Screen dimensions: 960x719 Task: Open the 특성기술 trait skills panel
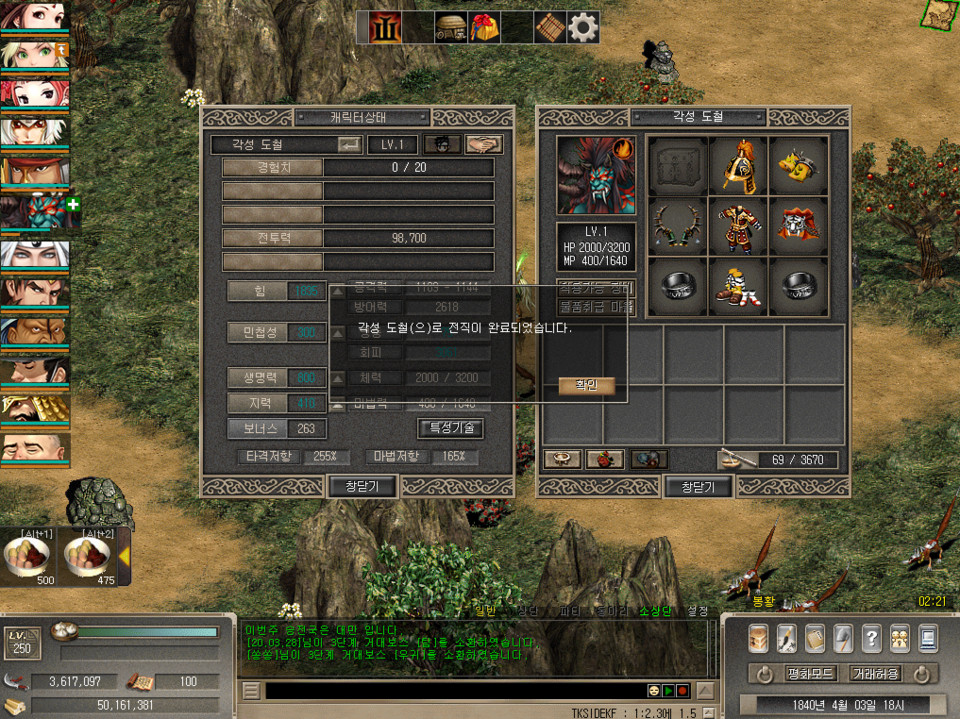451,428
